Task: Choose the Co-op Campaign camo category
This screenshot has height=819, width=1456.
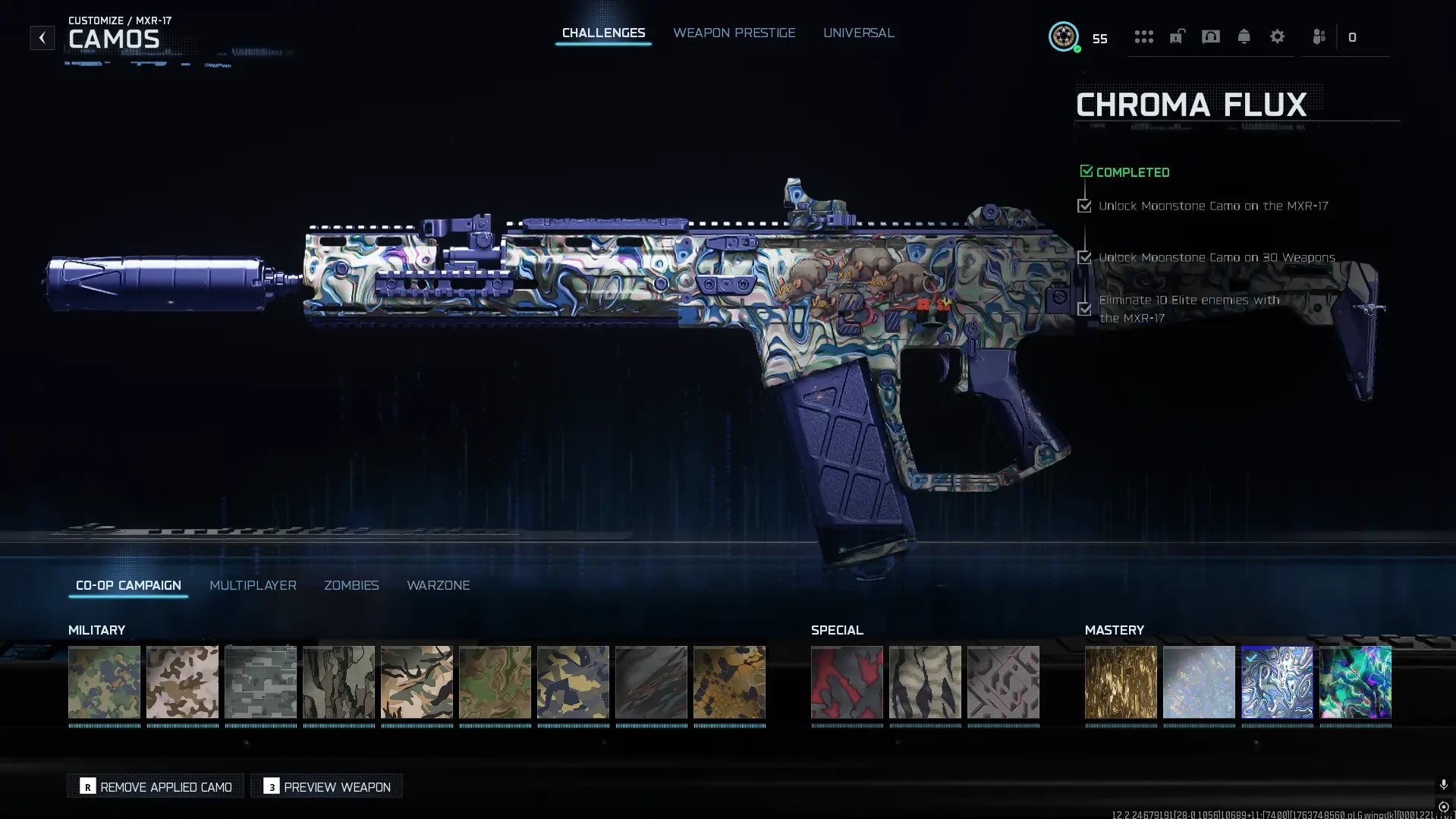Action: click(x=128, y=585)
